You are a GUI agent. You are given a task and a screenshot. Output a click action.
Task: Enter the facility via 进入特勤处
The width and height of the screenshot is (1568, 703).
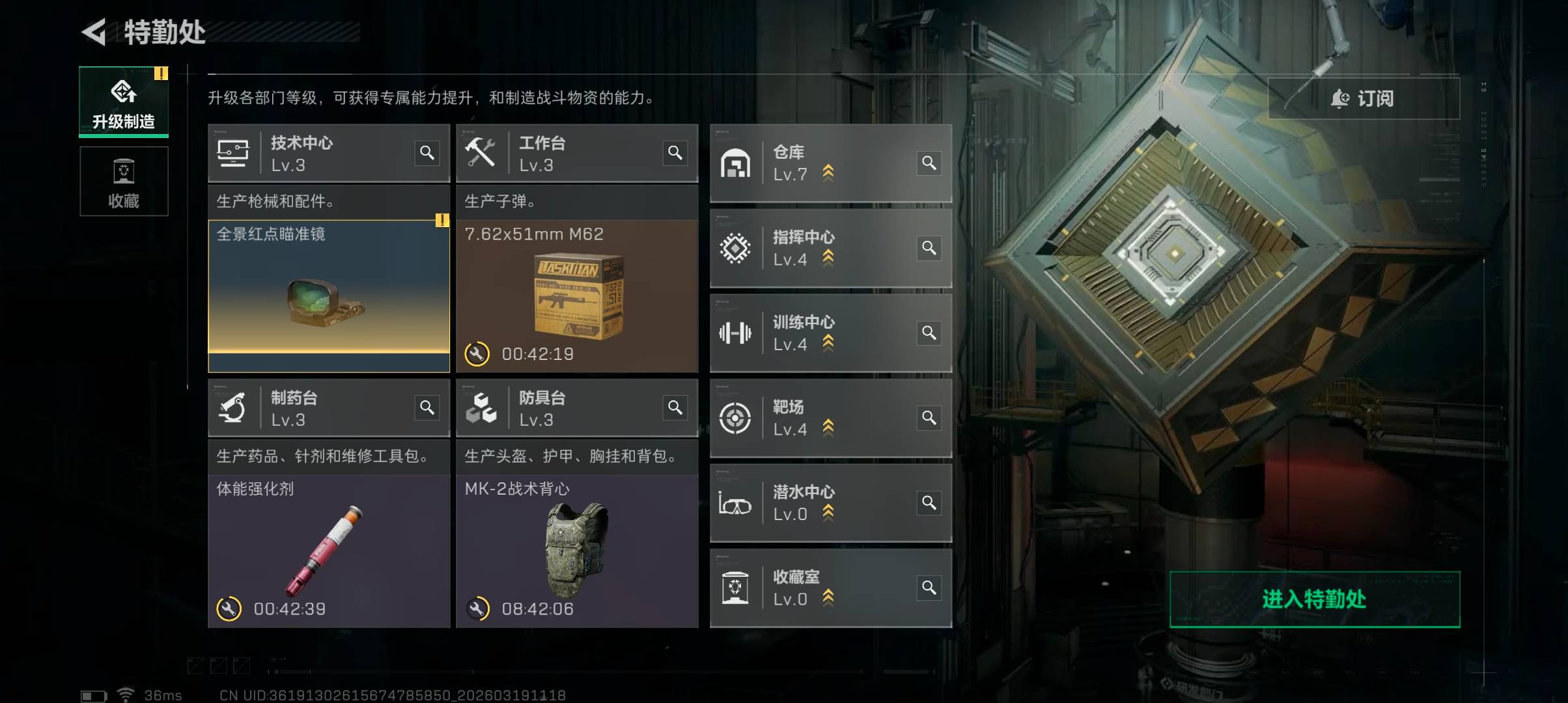[x=1314, y=600]
